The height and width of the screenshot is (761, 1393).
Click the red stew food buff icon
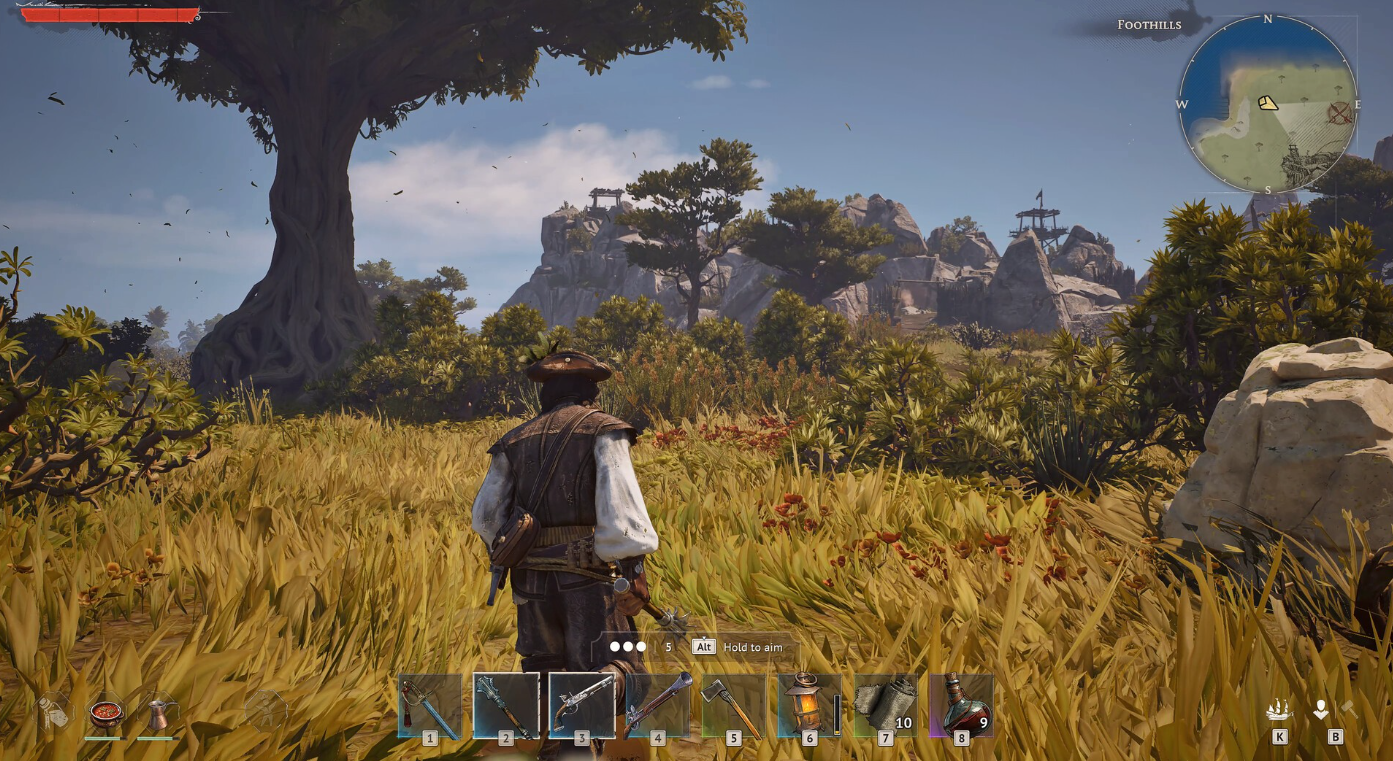(105, 714)
